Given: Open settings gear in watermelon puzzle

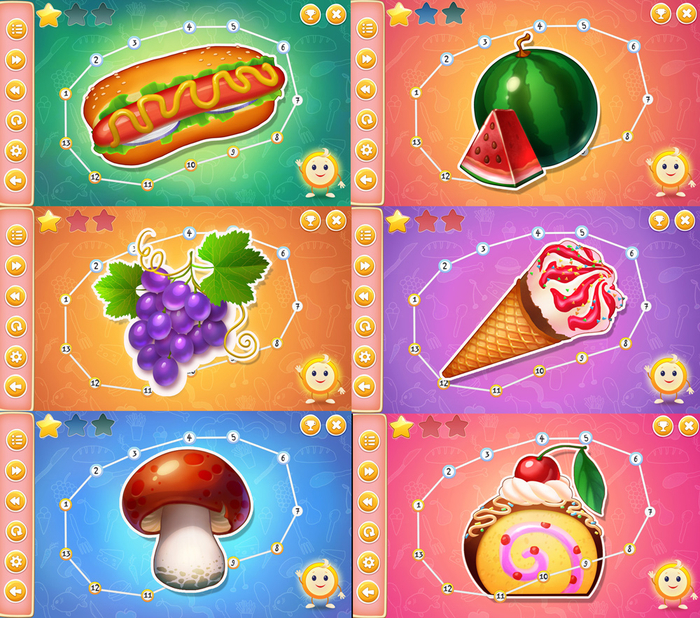Looking at the screenshot, I should coord(368,150).
